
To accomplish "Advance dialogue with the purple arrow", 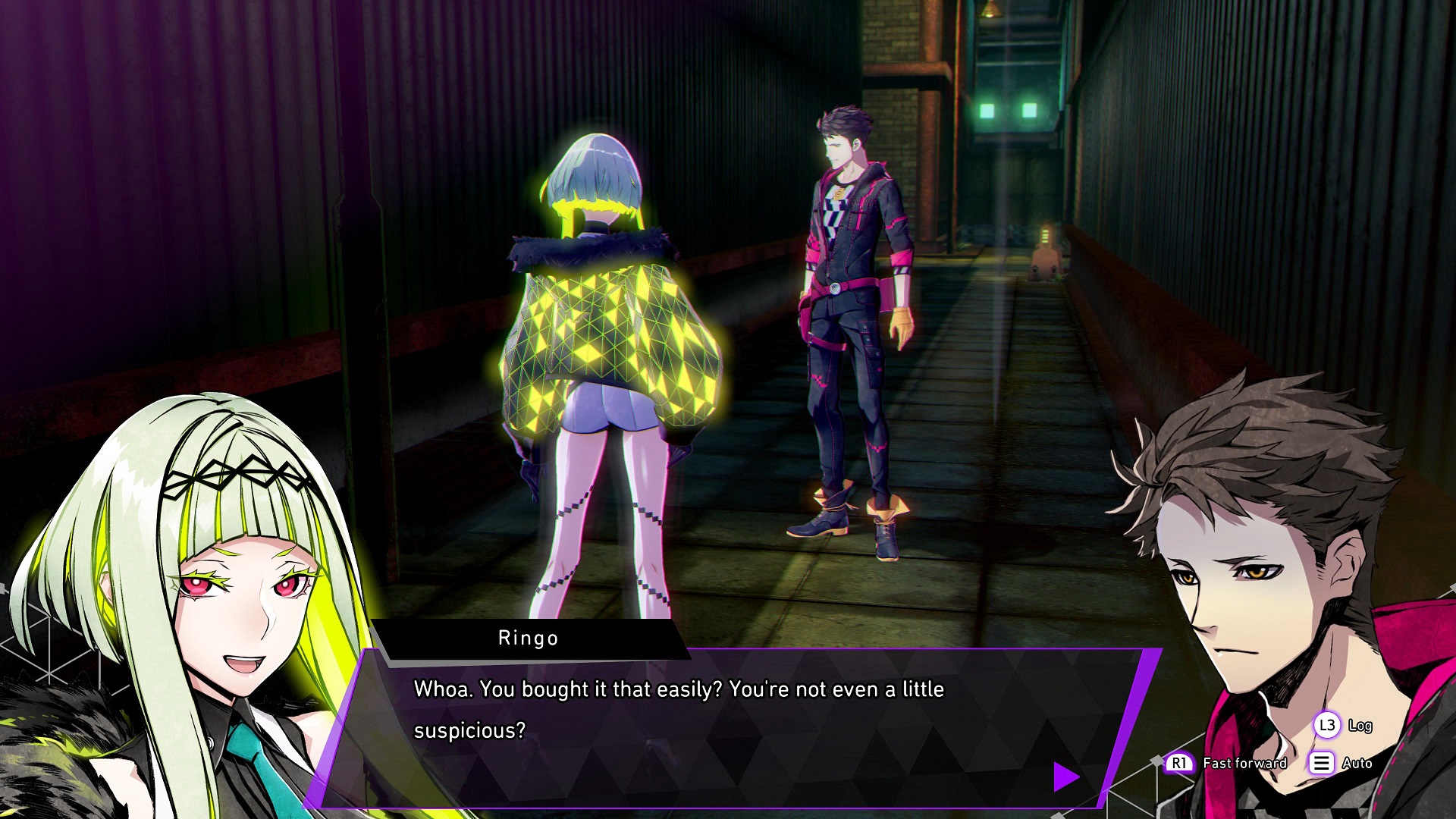I will coord(1065,777).
